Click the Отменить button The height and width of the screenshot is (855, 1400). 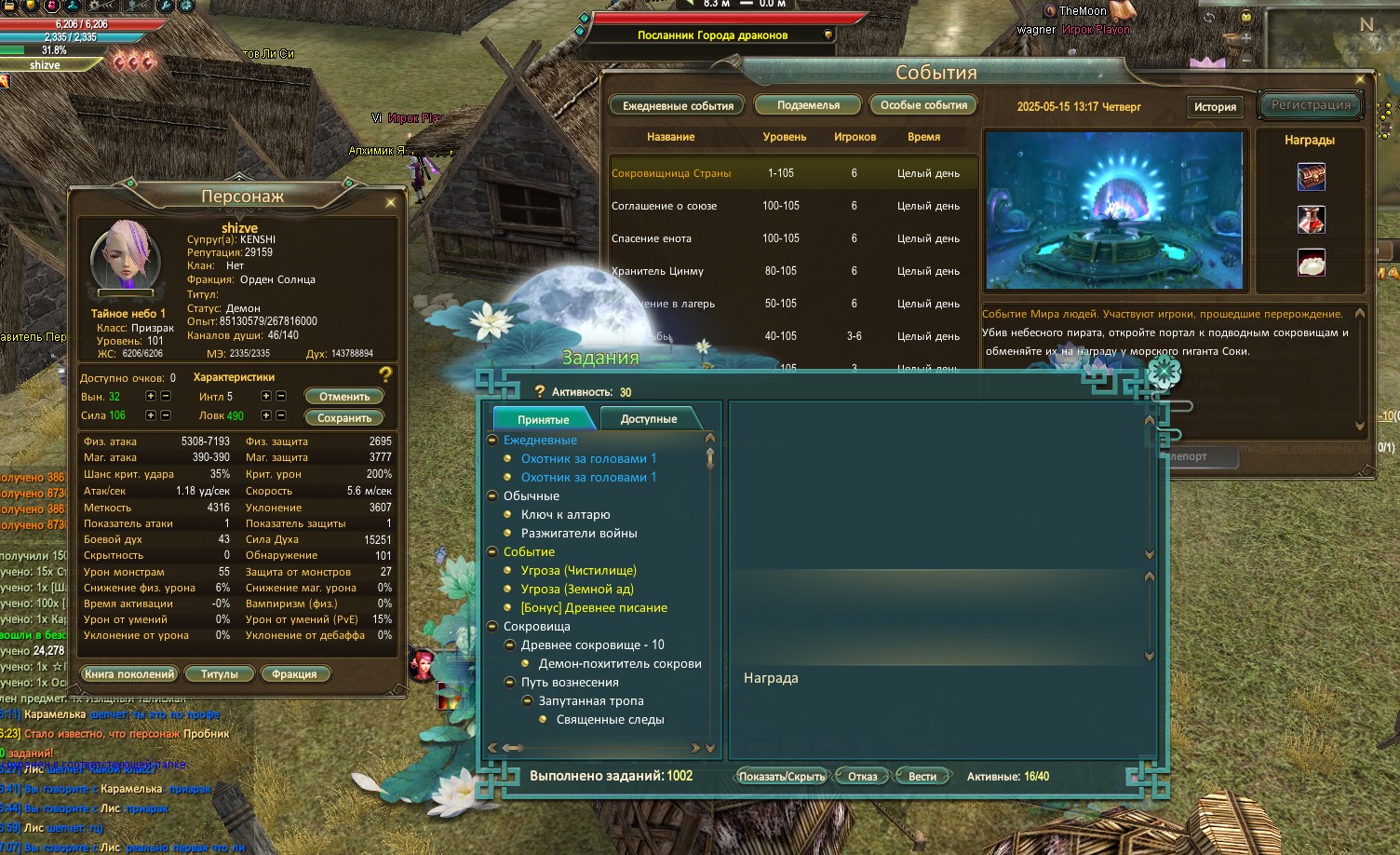(344, 397)
